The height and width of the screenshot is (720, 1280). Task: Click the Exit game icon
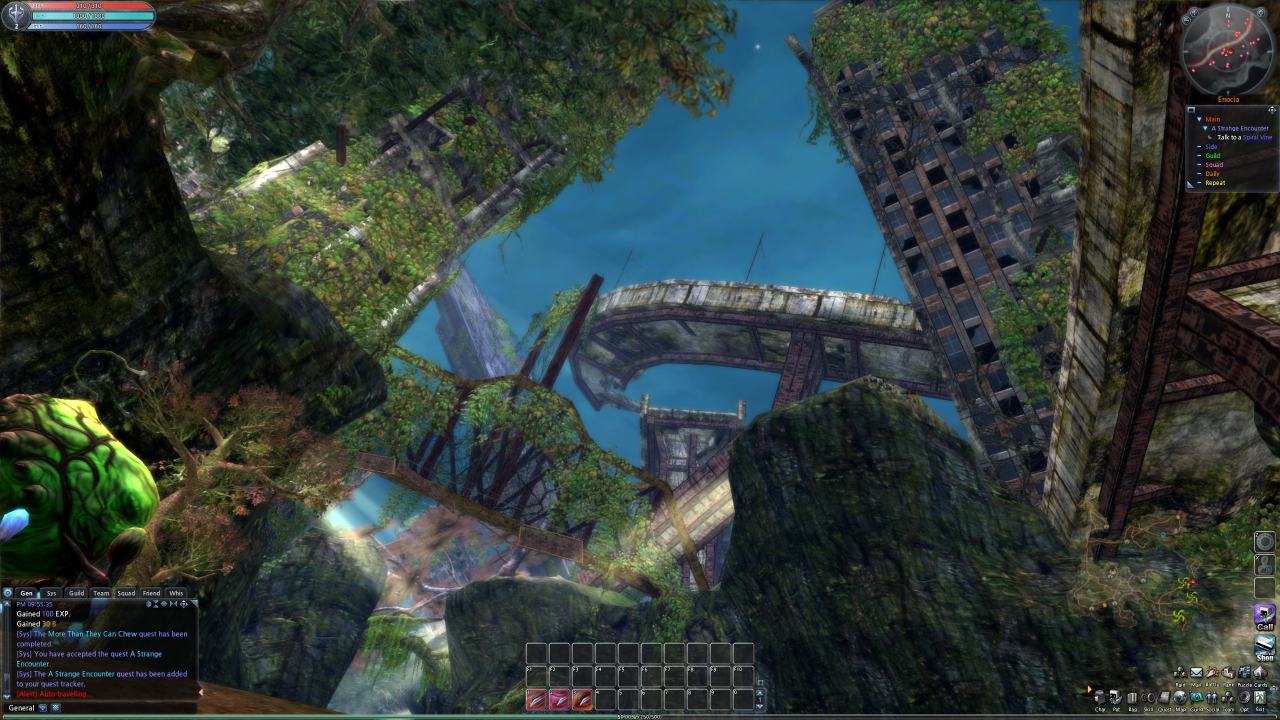1260,698
